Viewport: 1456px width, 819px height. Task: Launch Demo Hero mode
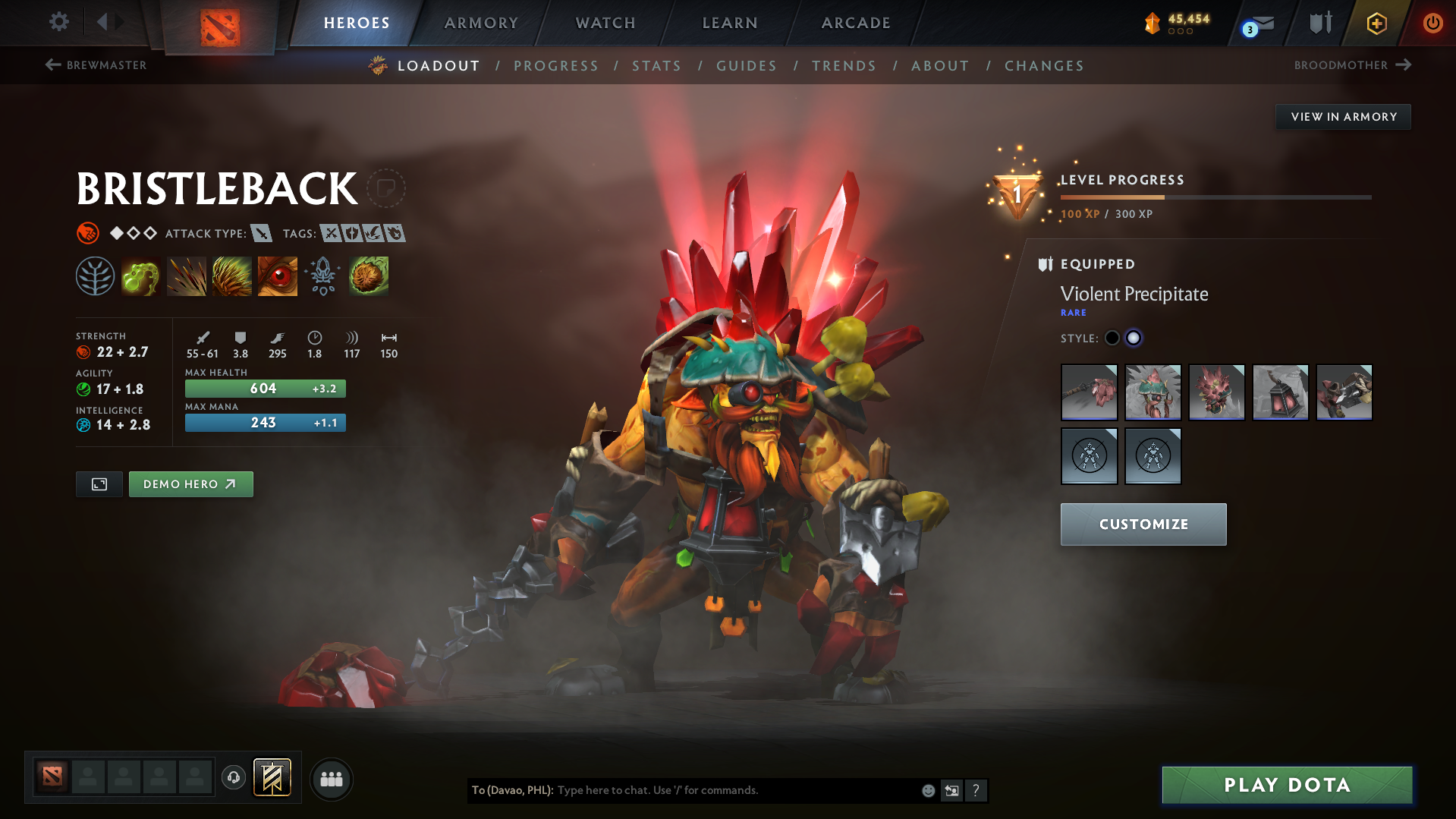point(190,484)
